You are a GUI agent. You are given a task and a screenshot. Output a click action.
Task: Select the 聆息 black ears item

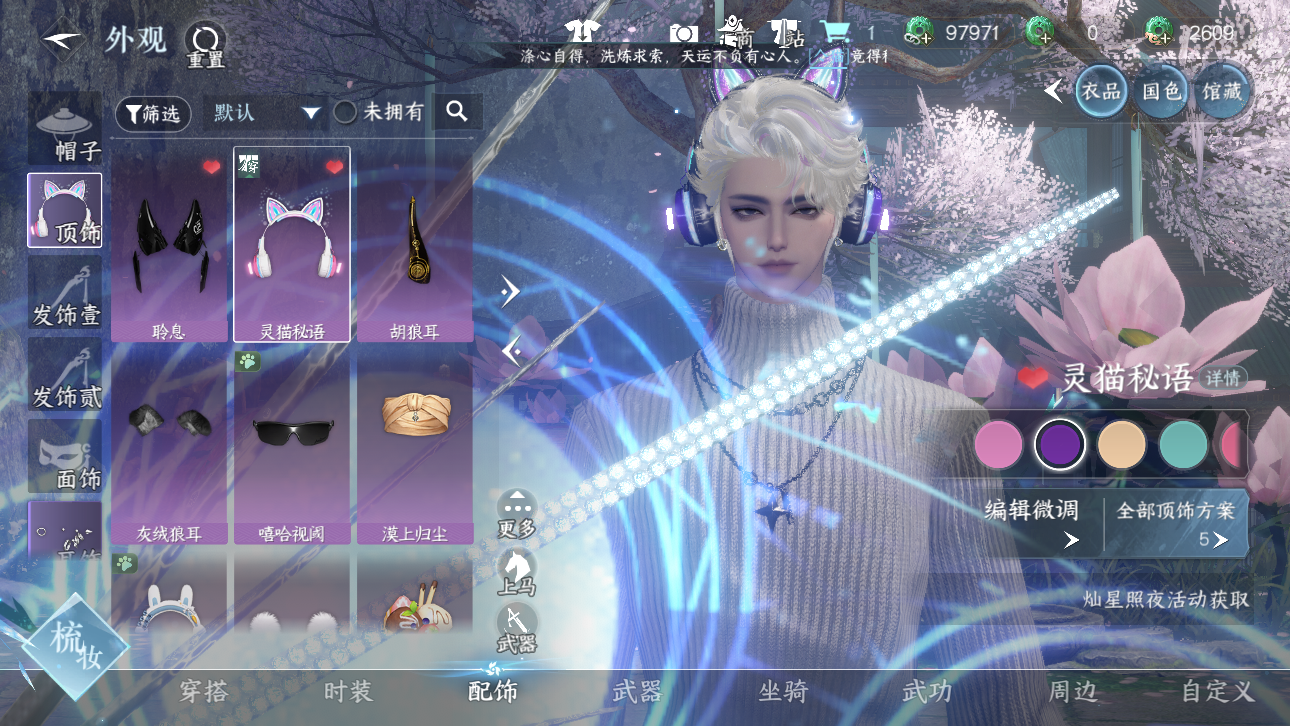click(x=169, y=245)
